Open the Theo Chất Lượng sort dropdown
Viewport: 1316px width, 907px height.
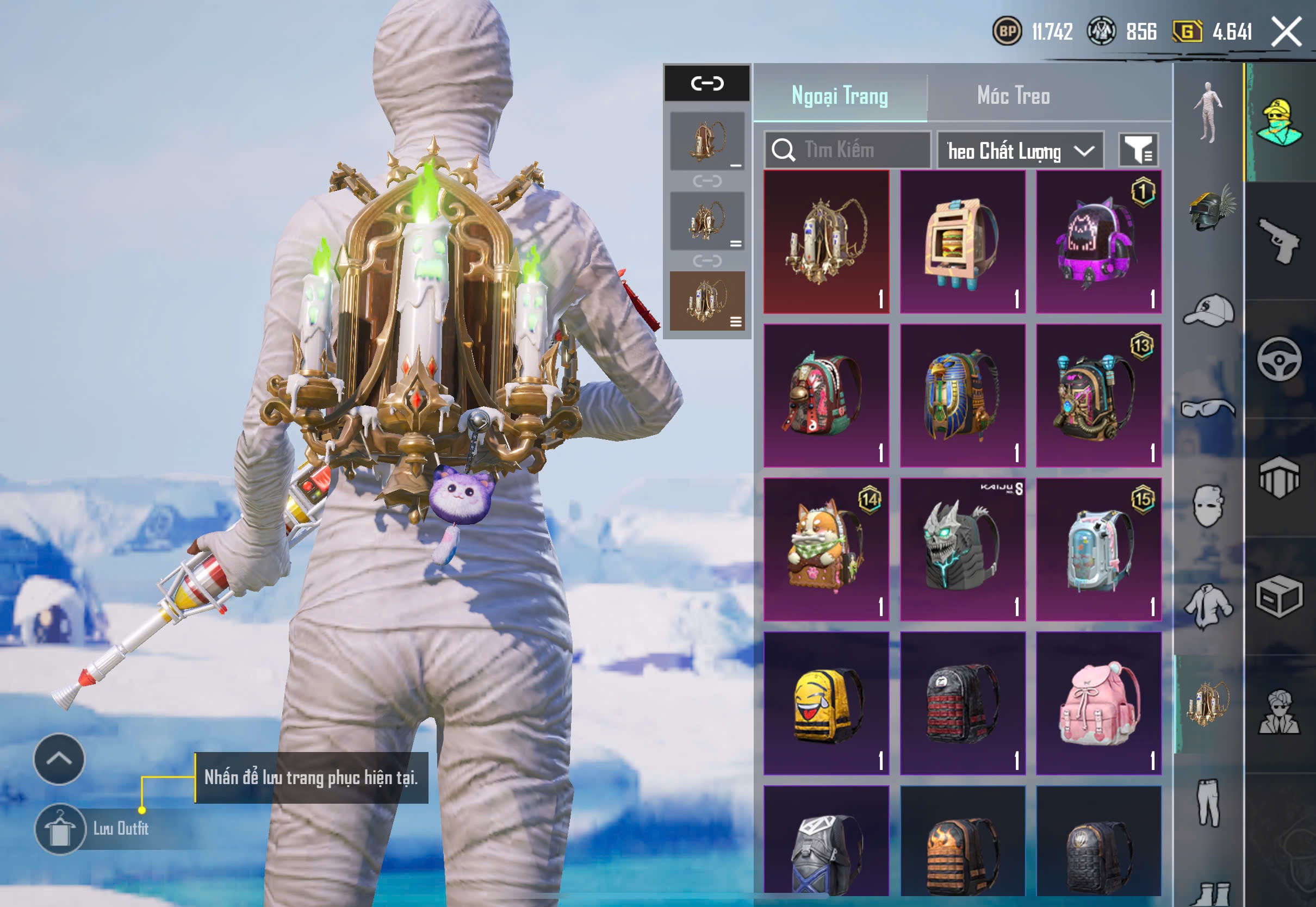[1020, 151]
